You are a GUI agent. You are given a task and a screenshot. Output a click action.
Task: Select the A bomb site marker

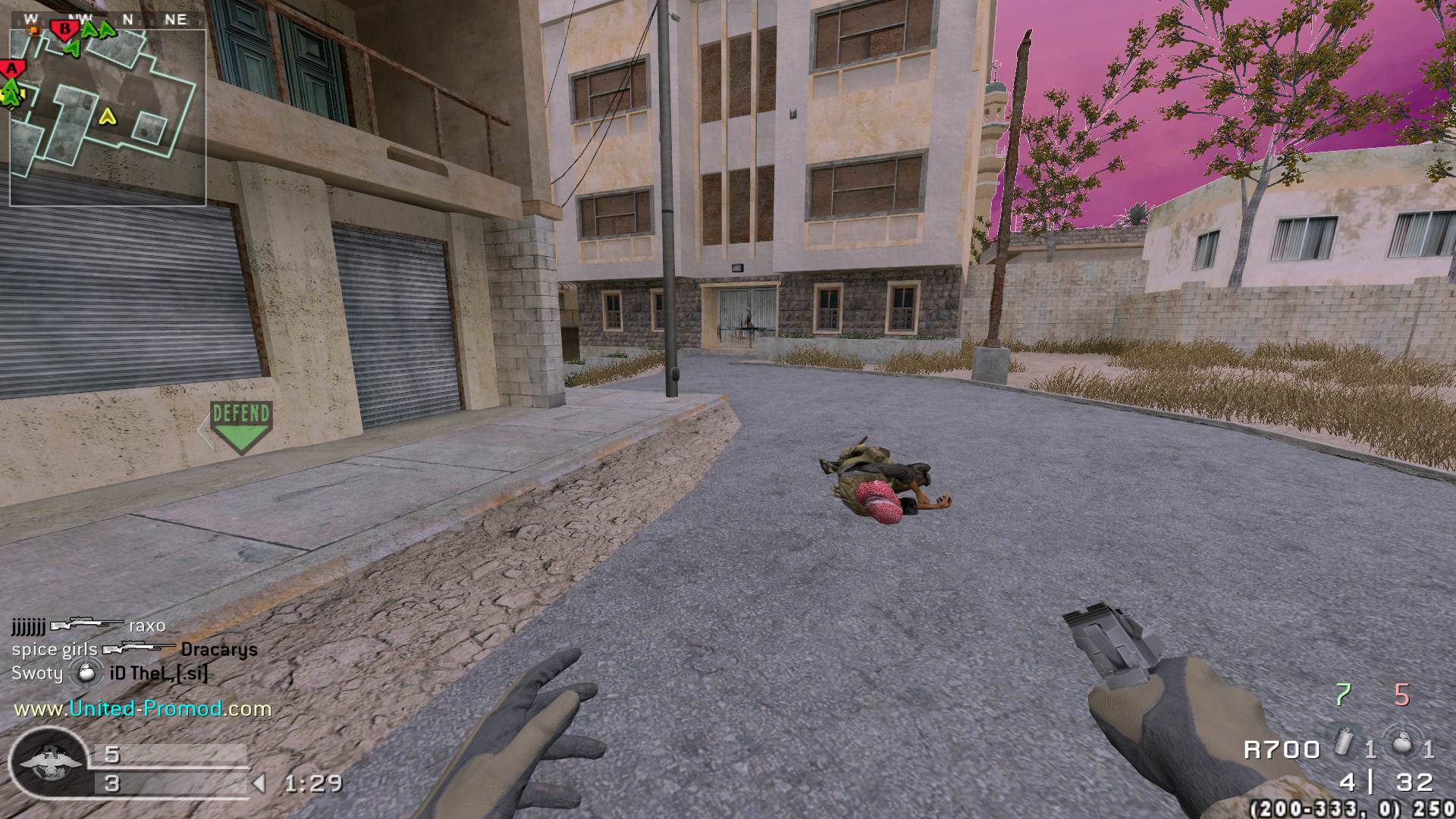(11, 69)
